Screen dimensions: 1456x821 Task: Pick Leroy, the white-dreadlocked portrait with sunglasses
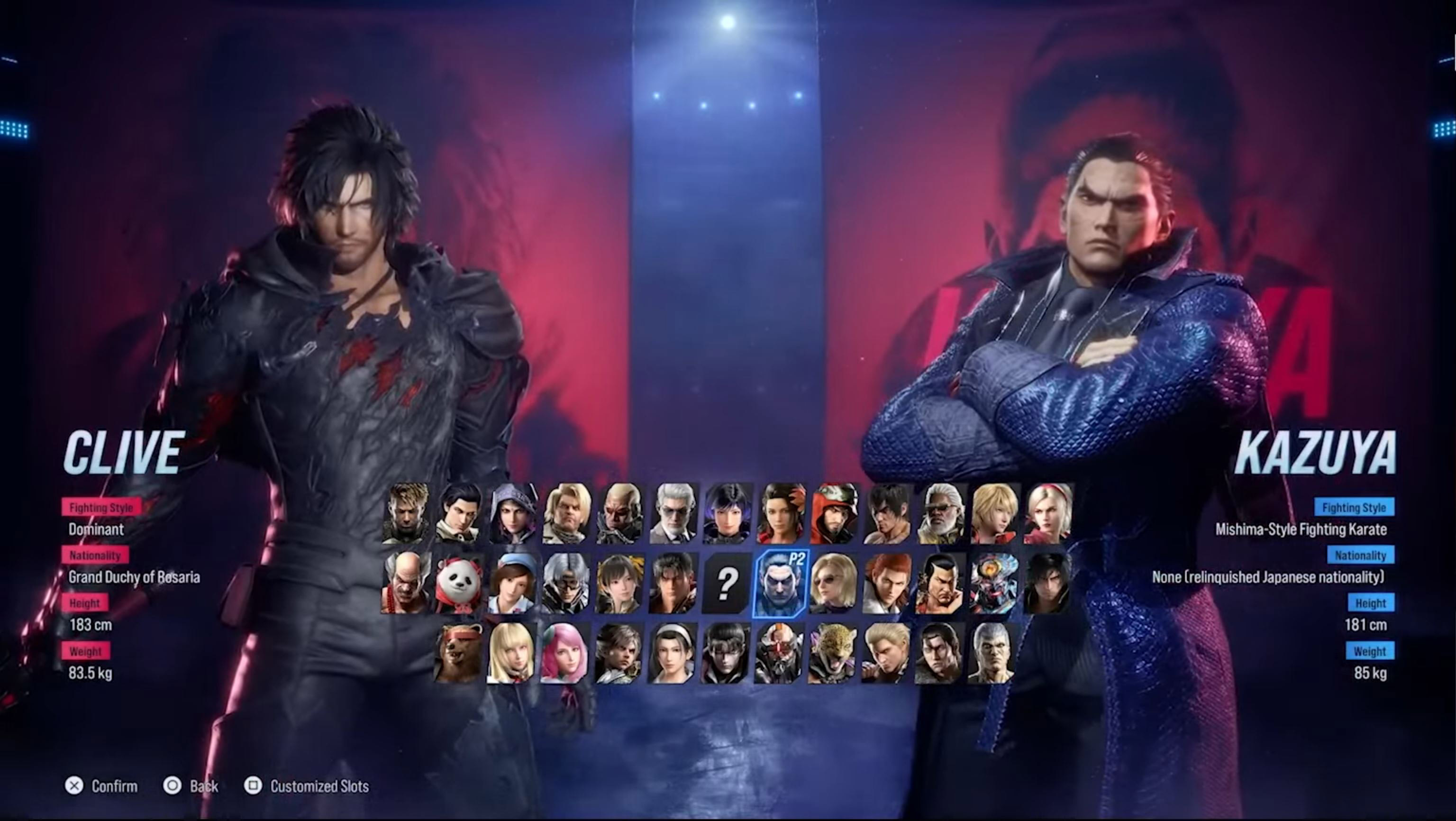tap(940, 513)
